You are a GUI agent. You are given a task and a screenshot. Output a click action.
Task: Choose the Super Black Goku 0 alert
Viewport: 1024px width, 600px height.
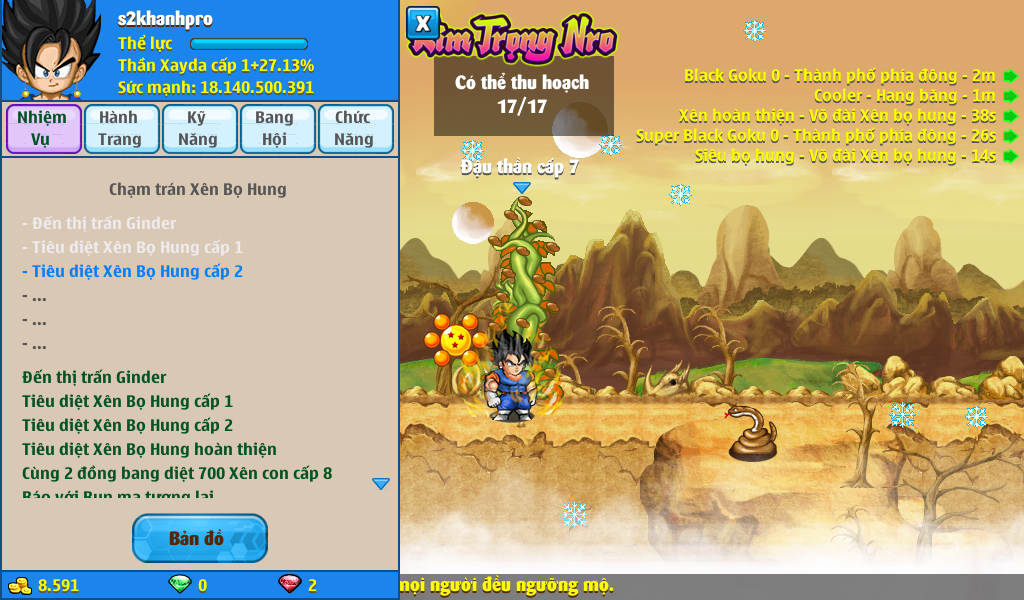tap(1011, 136)
